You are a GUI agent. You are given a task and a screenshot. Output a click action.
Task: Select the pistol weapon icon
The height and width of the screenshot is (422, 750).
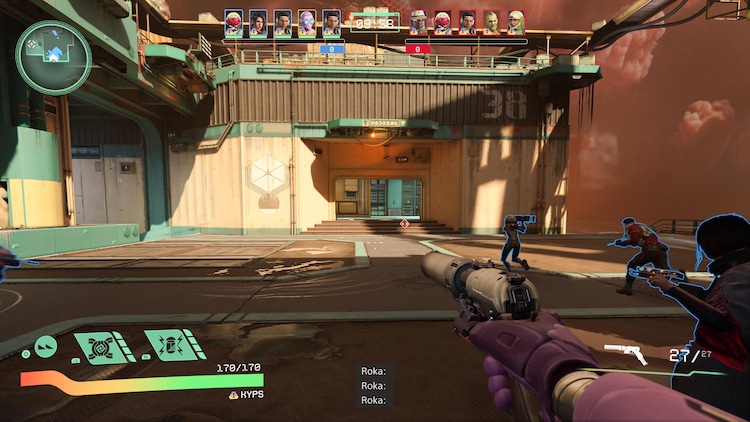point(626,354)
